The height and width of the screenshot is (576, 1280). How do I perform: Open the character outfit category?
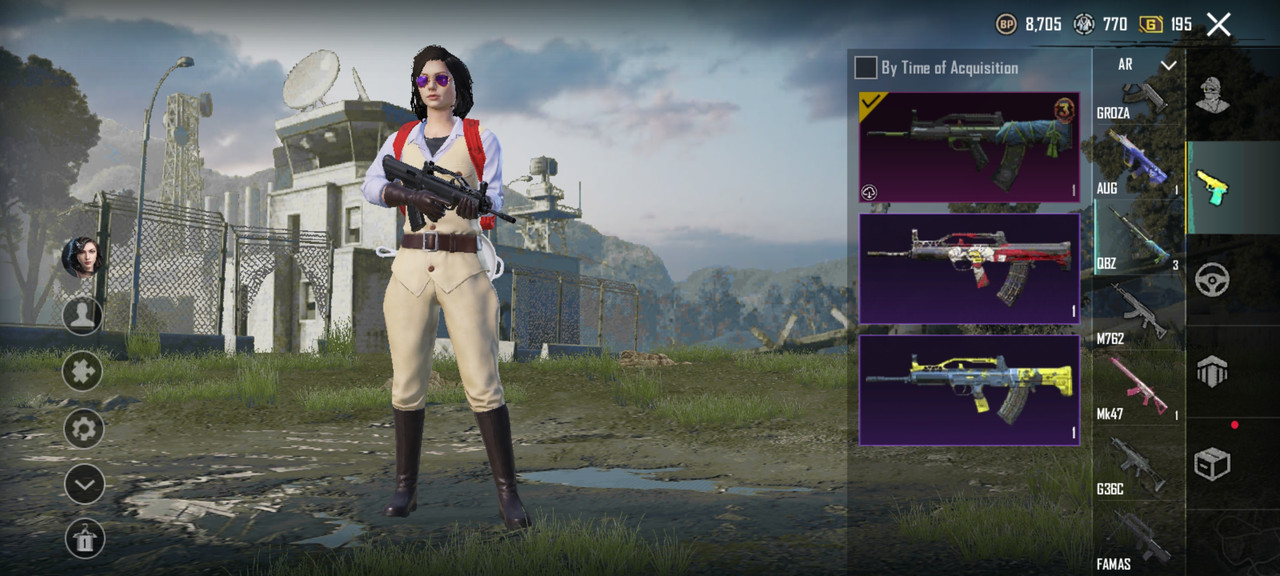[x=1213, y=95]
